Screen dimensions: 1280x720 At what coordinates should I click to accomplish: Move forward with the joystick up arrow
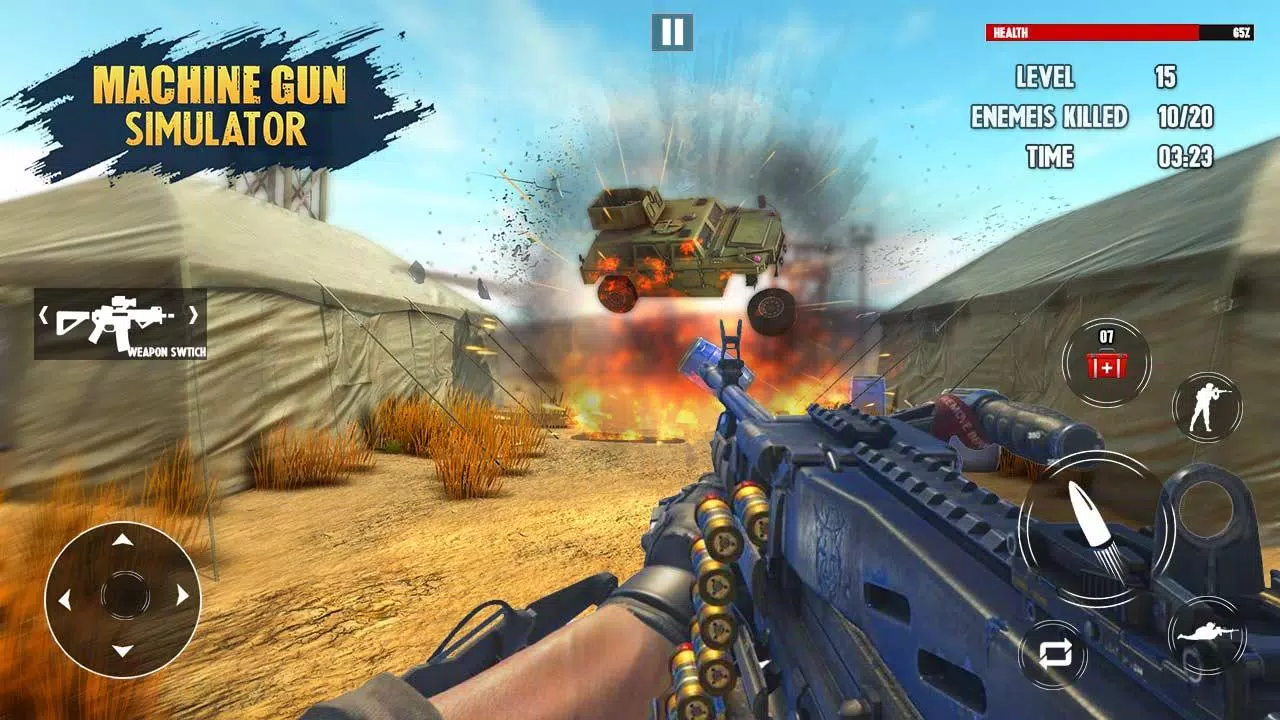122,541
